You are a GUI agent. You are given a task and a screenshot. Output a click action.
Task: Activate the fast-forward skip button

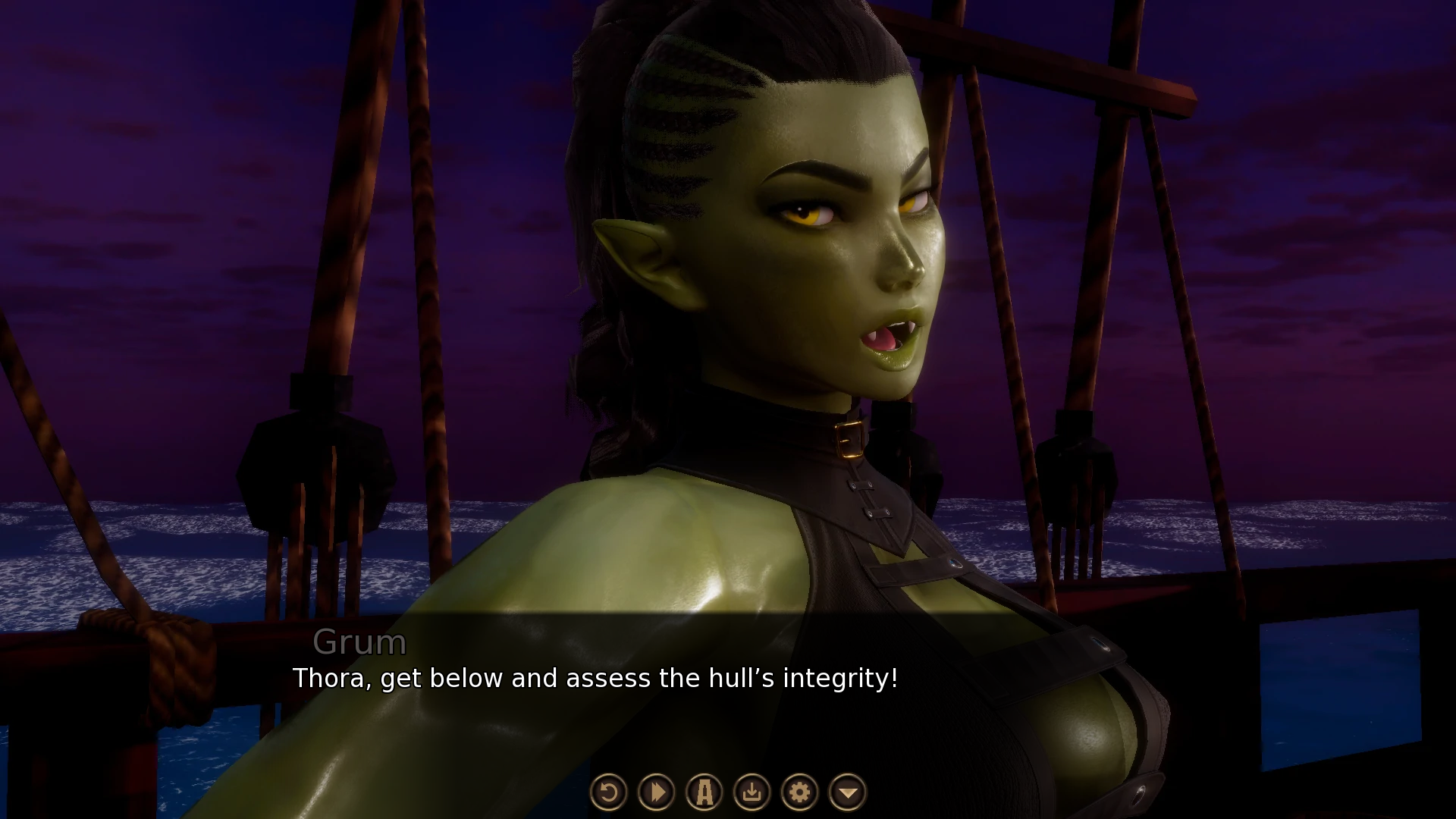[657, 792]
